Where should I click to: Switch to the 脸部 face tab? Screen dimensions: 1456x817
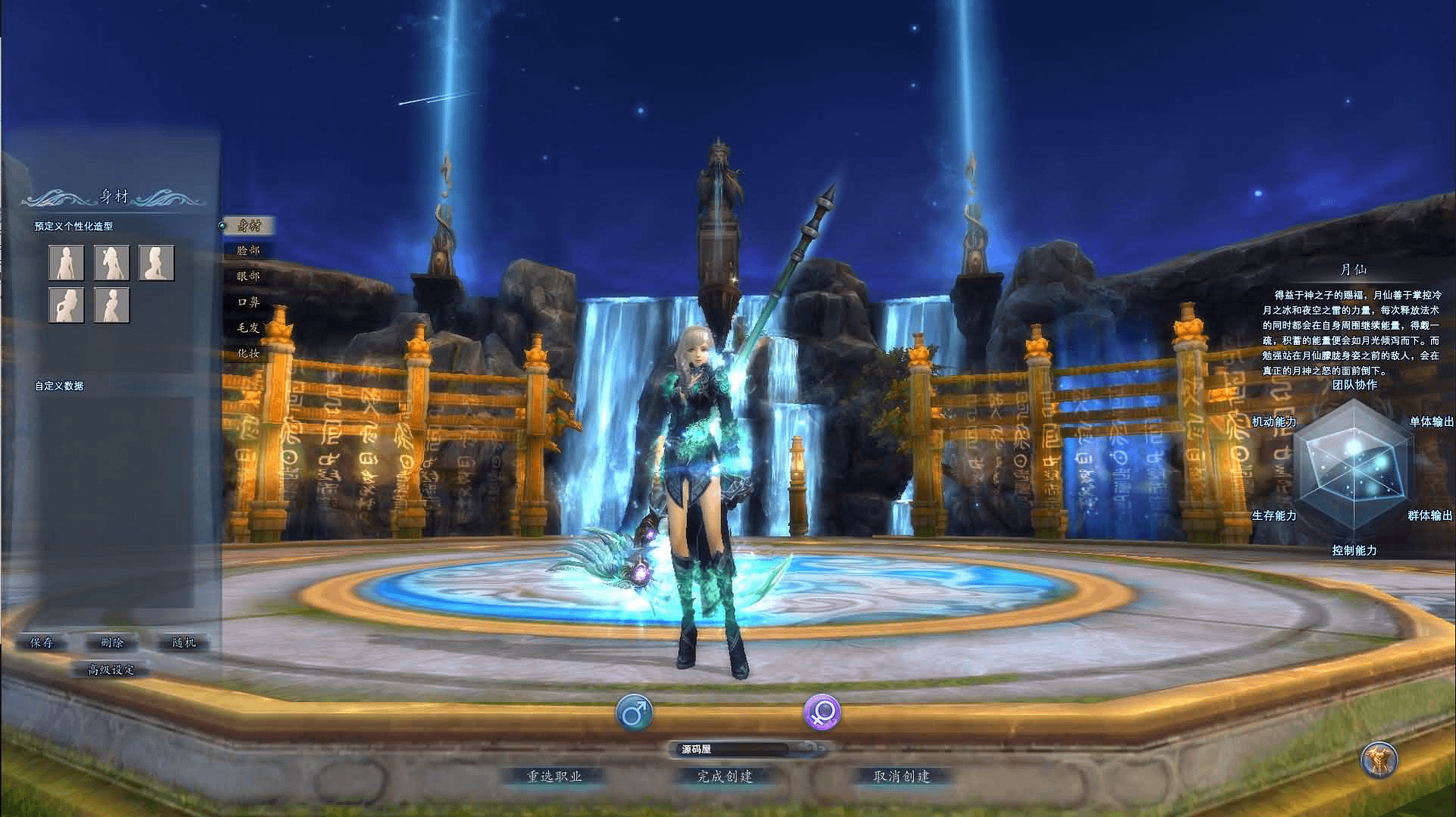[249, 251]
